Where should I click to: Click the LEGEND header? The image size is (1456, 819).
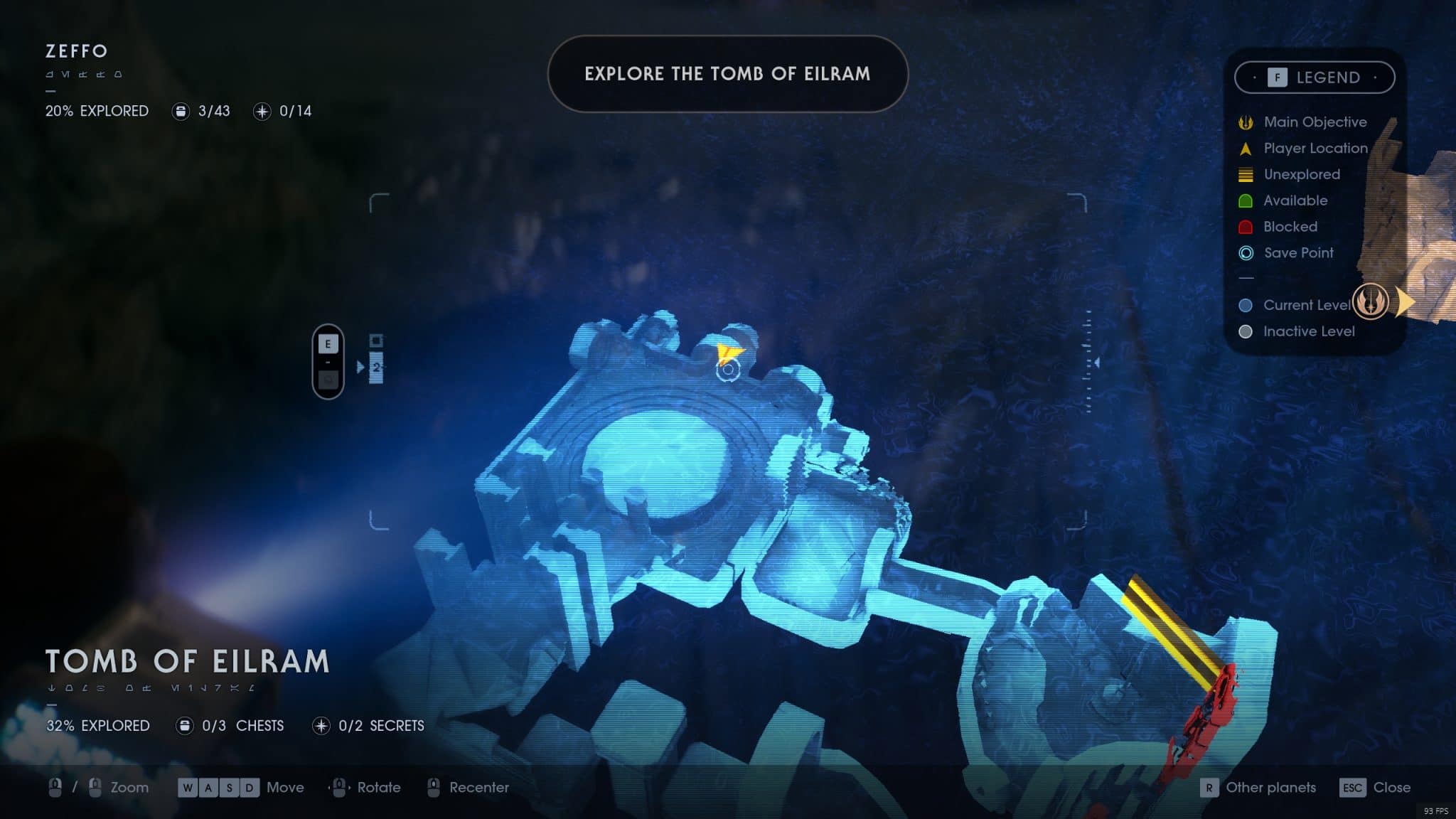(x=1328, y=77)
